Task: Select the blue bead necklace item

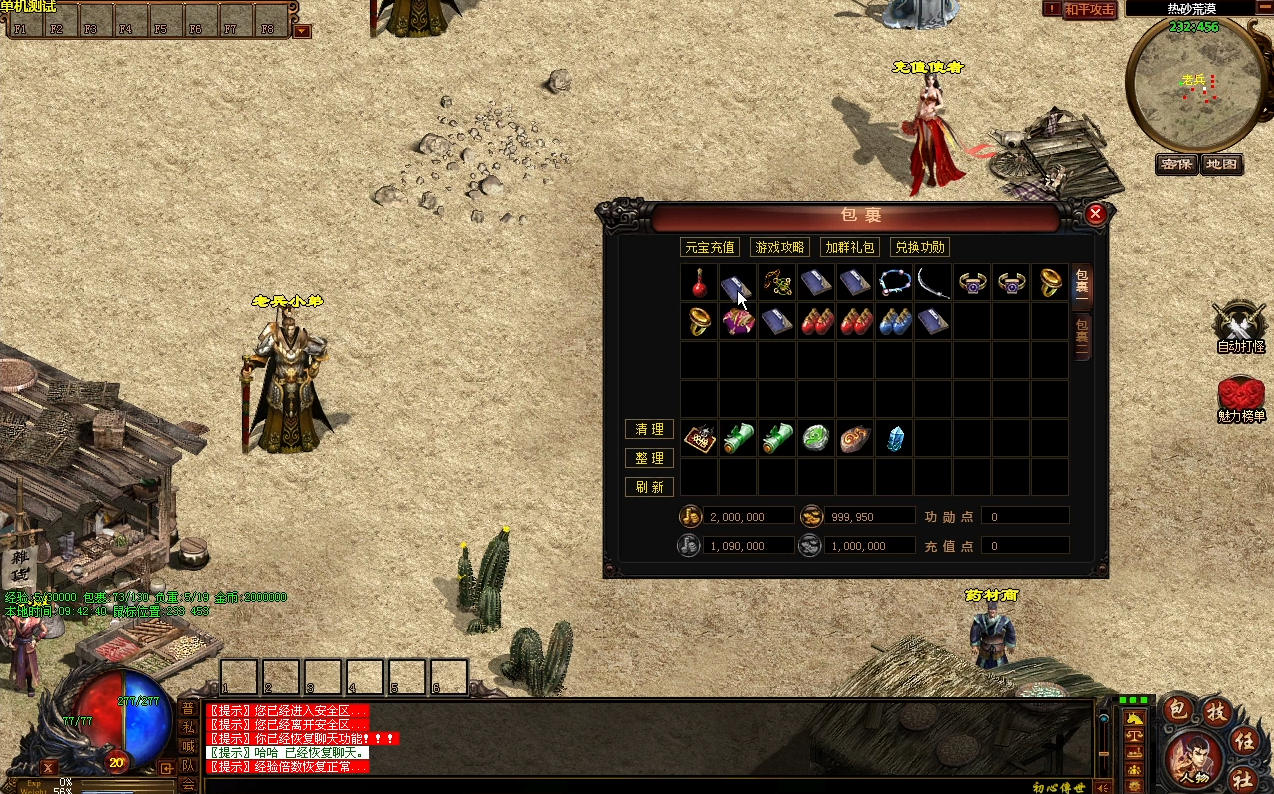Action: pos(894,283)
